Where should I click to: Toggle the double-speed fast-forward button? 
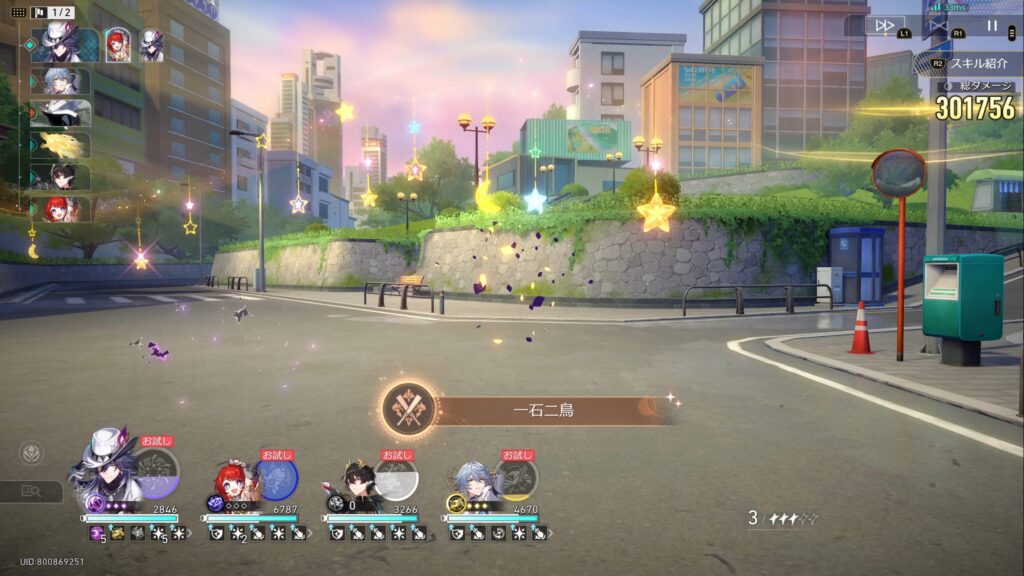coord(884,25)
